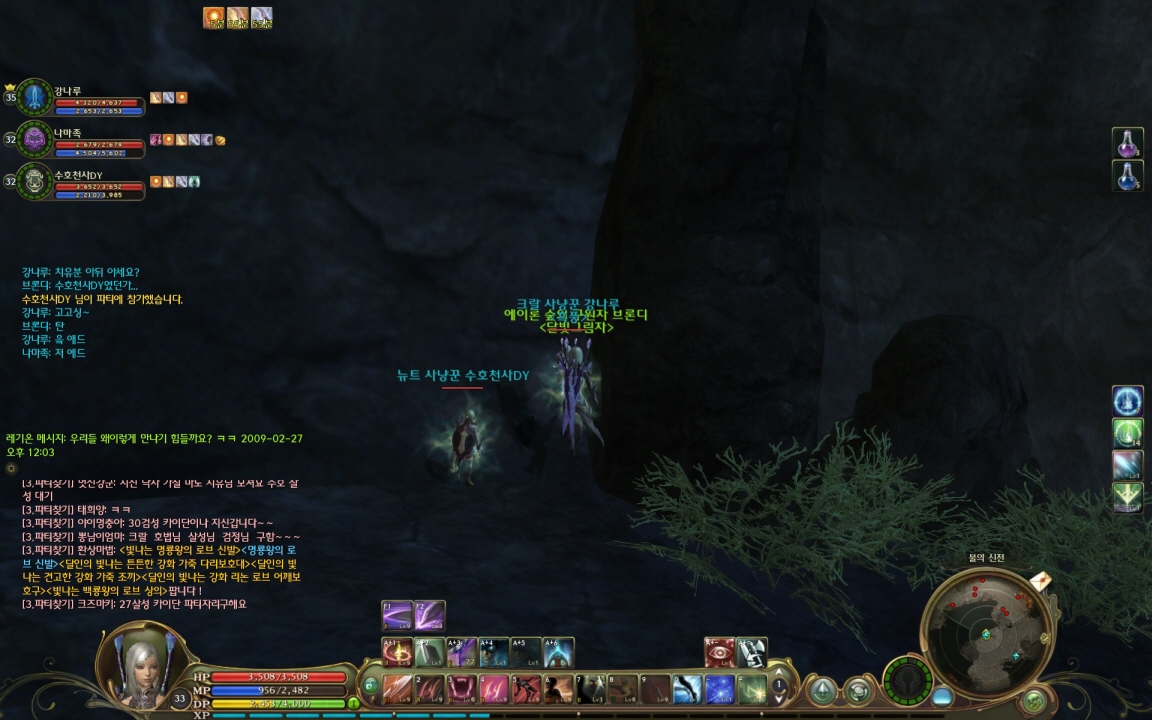Open the mail envelope icon by minimap

pos(1039,581)
